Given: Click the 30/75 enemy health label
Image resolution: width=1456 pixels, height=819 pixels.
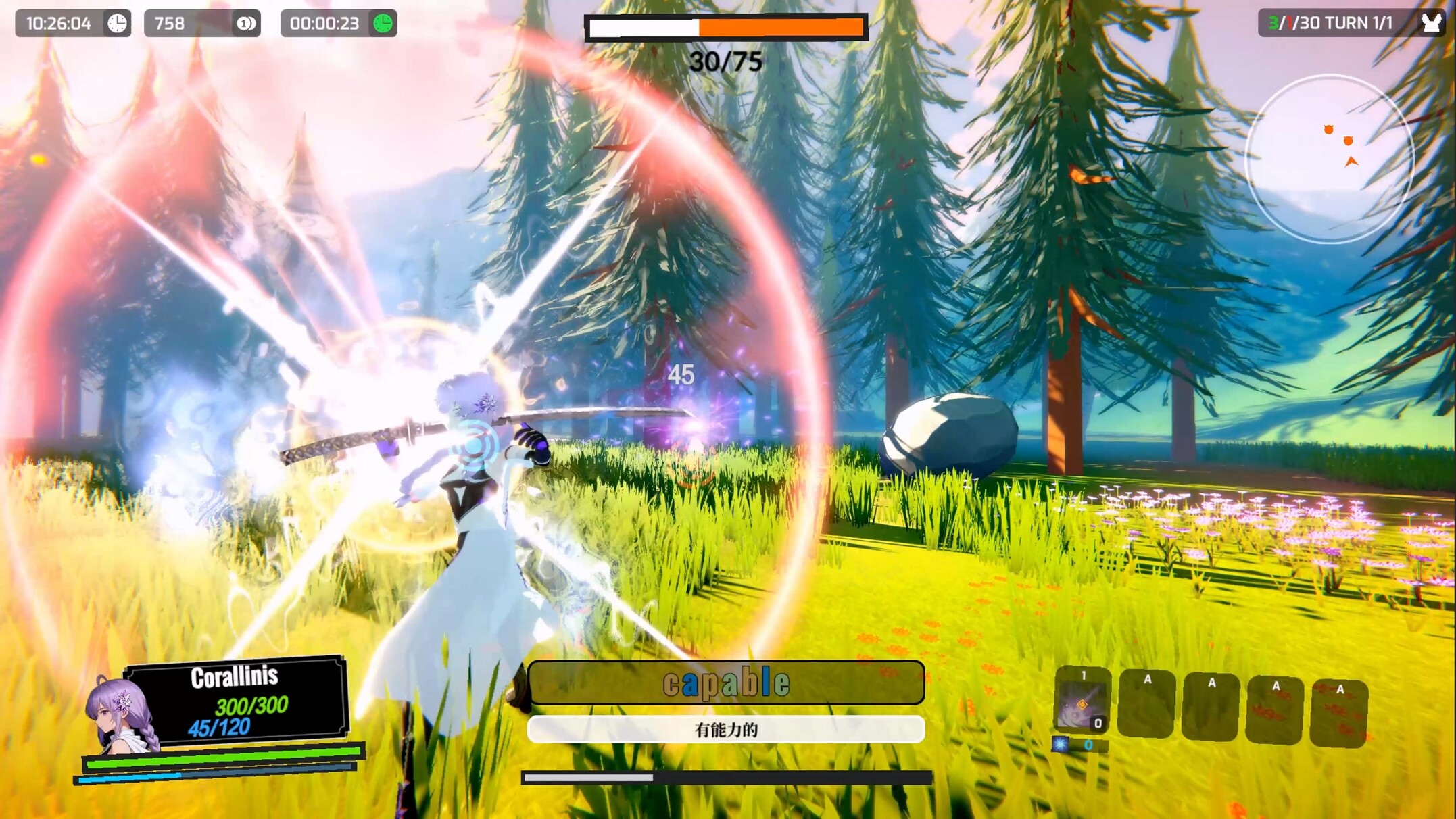Looking at the screenshot, I should [725, 63].
